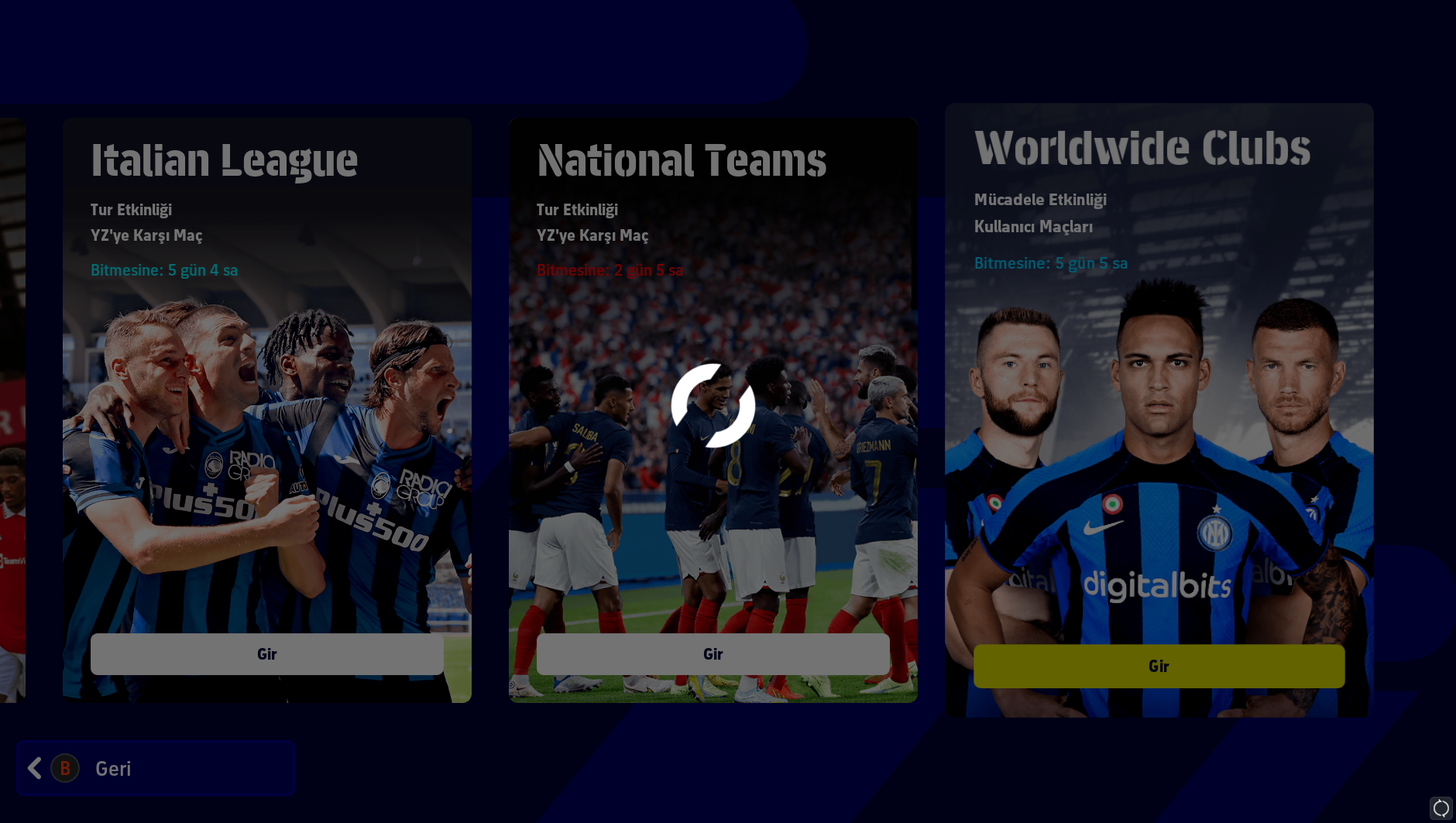
Task: Click the Bitmesine timer on Worldwide Clubs
Action: pos(1051,263)
